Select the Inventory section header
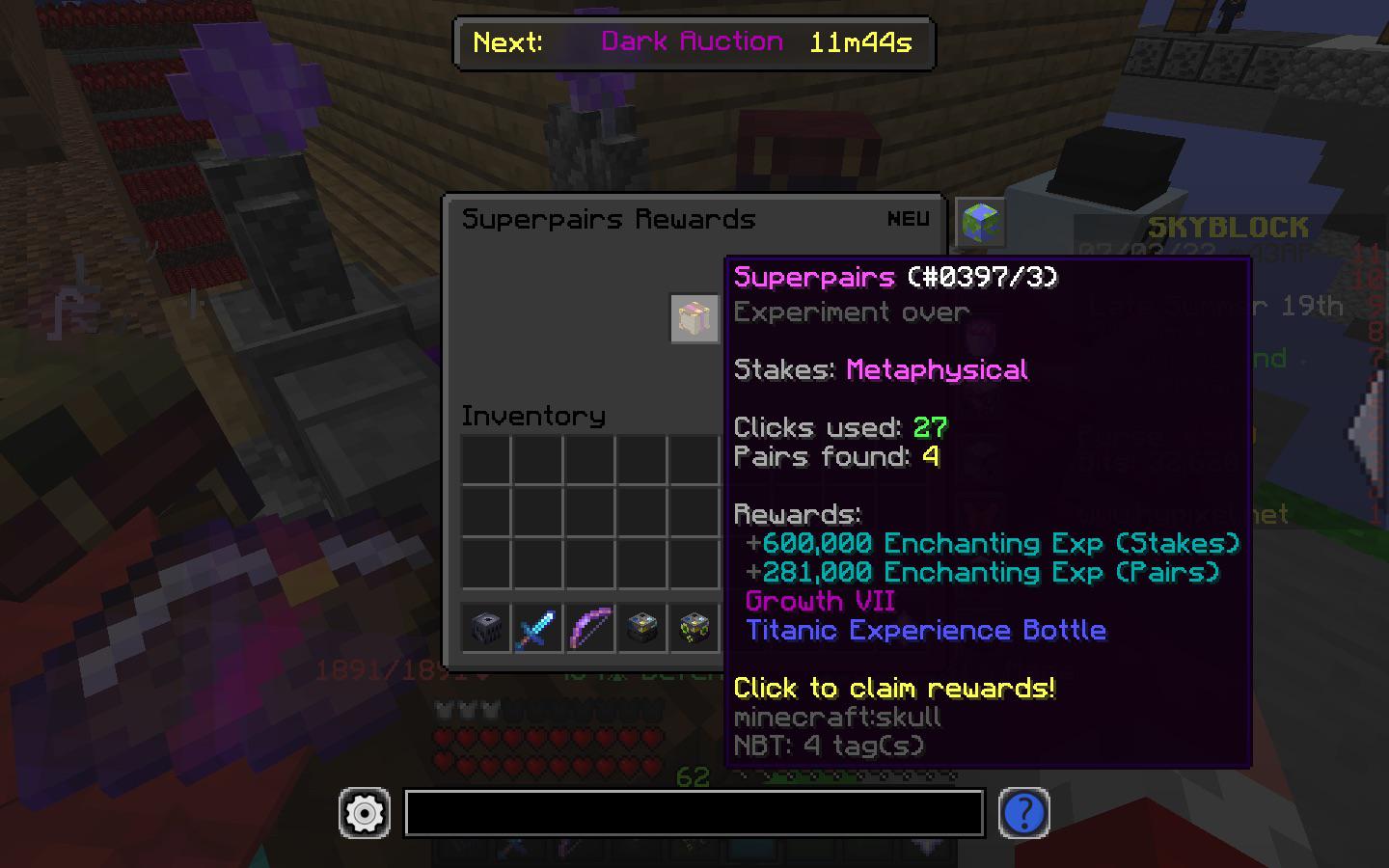This screenshot has width=1389, height=868. coord(532,416)
